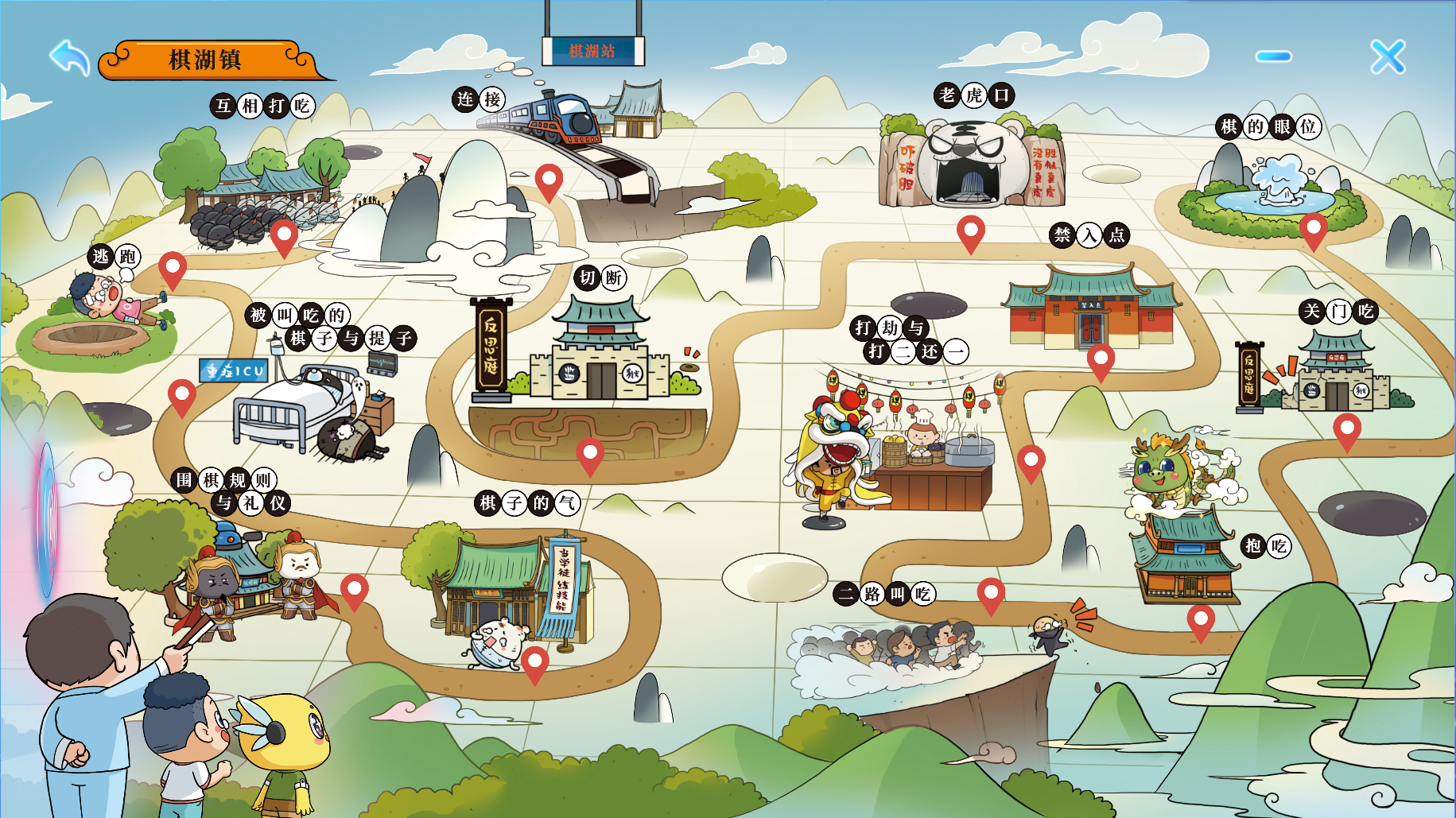Select the 互相打吃 level pin
This screenshot has width=1456, height=818.
tap(284, 234)
